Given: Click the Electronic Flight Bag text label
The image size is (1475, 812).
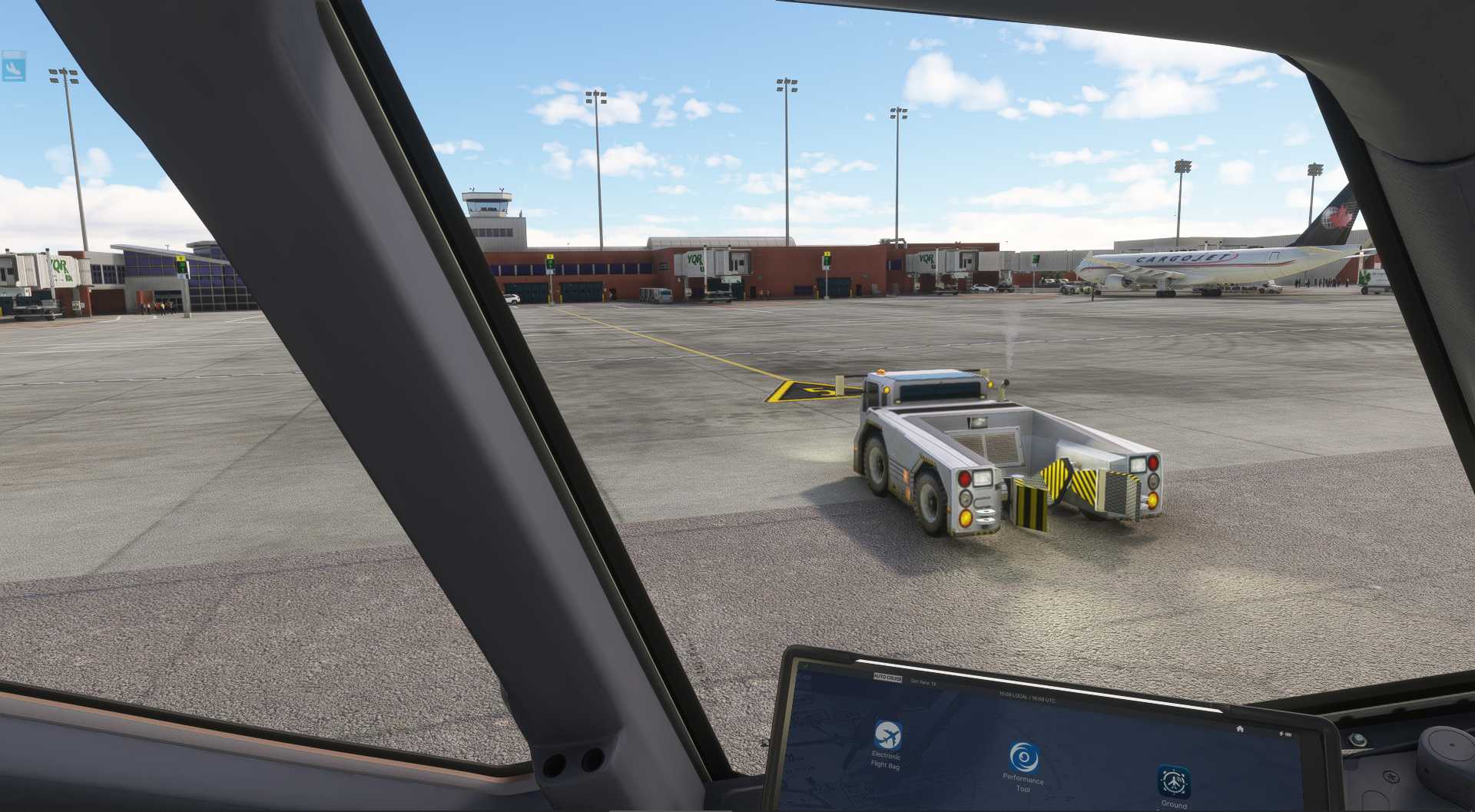Looking at the screenshot, I should pyautogui.click(x=886, y=759).
